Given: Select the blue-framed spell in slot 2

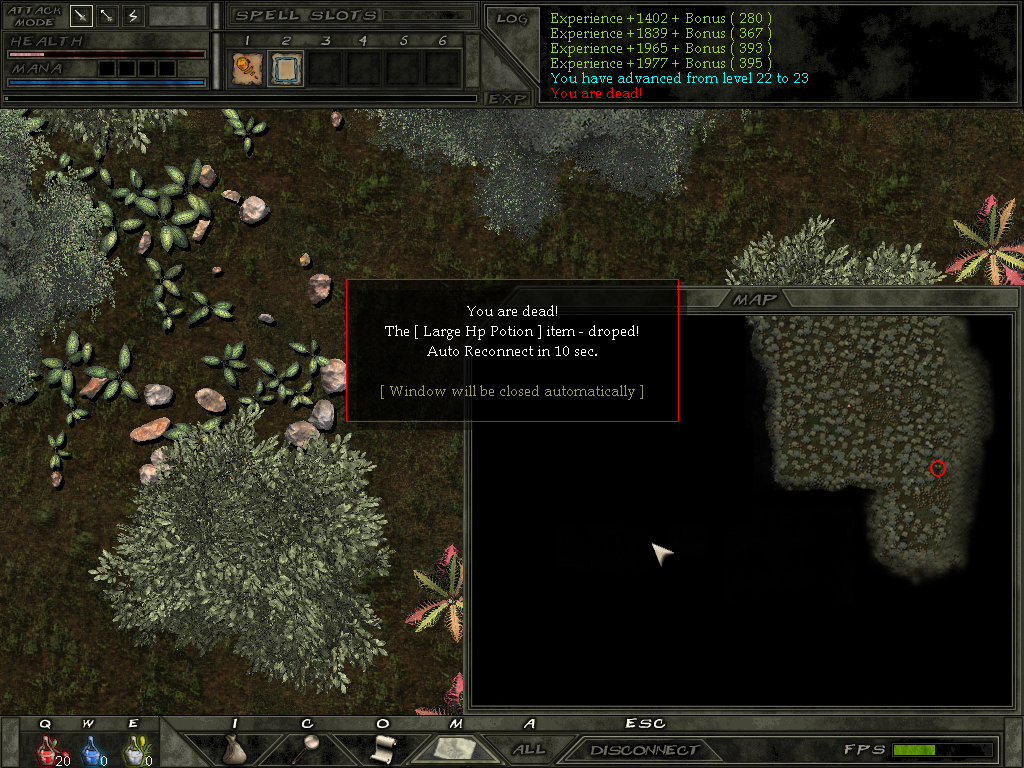Looking at the screenshot, I should 286,68.
